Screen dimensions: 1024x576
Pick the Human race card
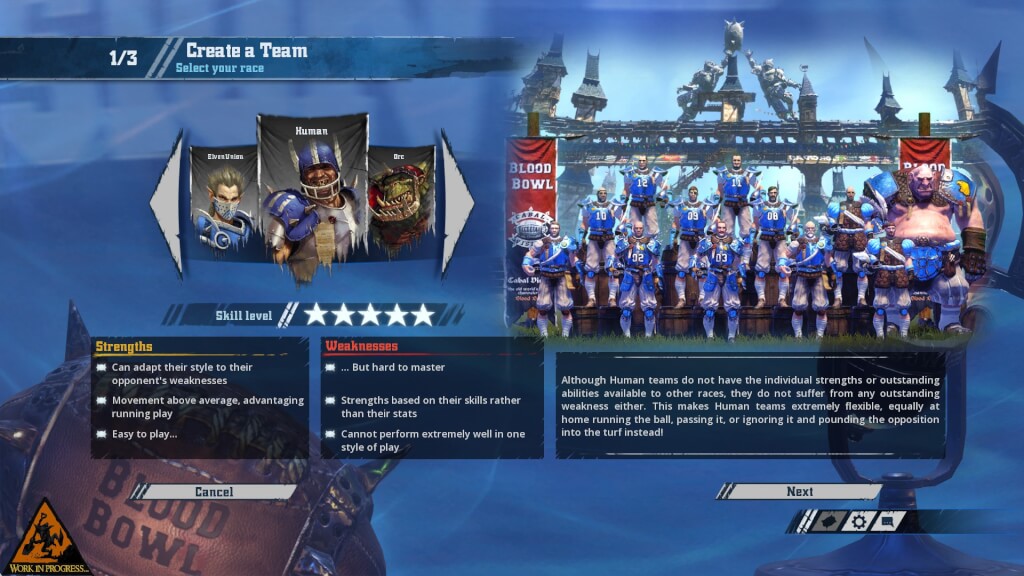(x=312, y=195)
